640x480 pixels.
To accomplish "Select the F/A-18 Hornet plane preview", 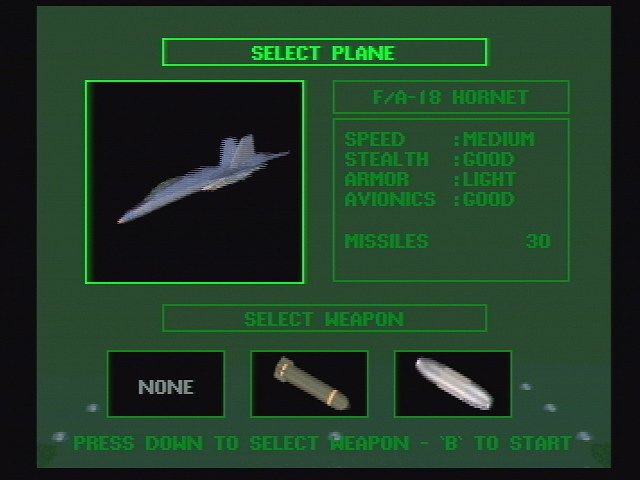I will tap(195, 182).
